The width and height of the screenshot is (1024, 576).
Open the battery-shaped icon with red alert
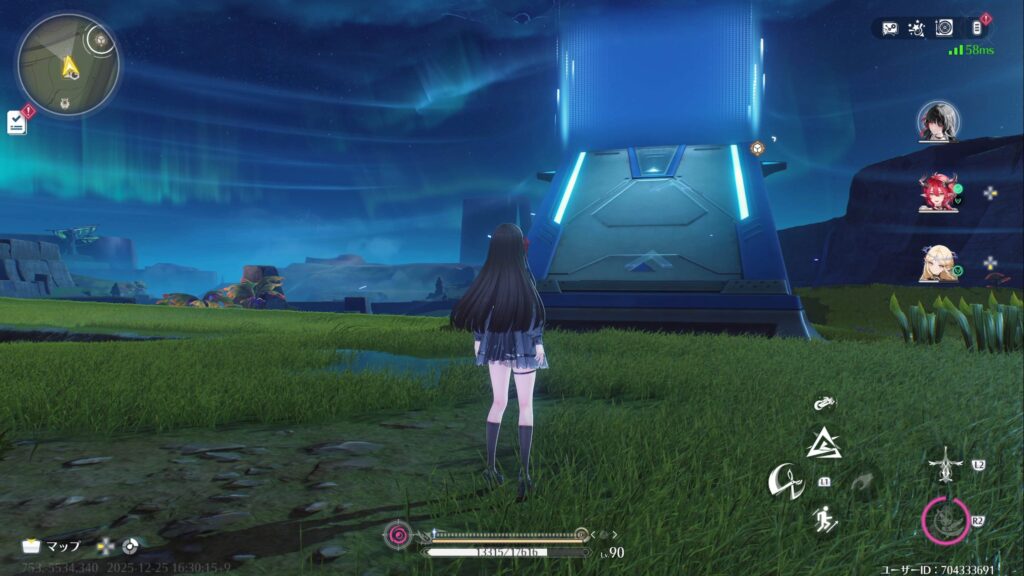coord(977,29)
